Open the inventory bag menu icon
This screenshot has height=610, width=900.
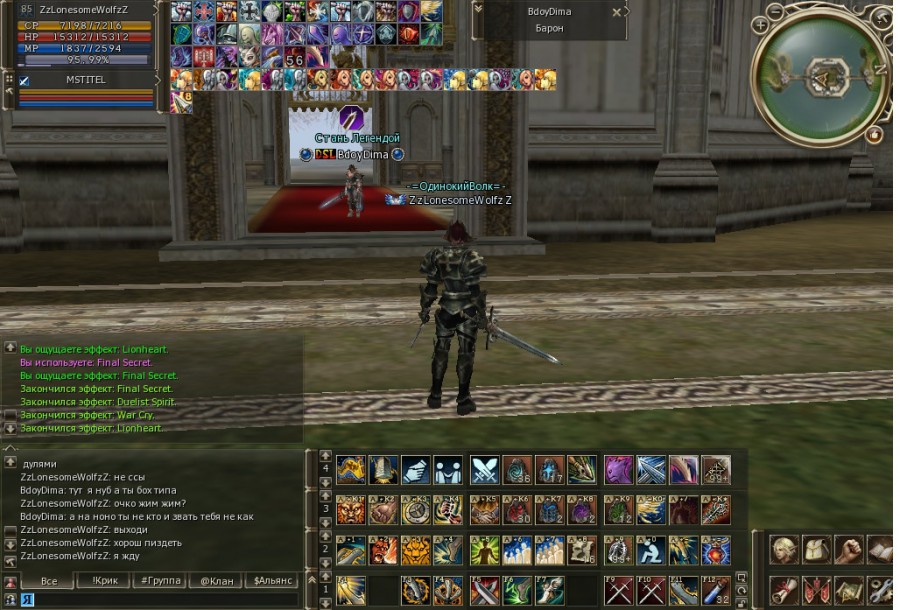point(816,549)
